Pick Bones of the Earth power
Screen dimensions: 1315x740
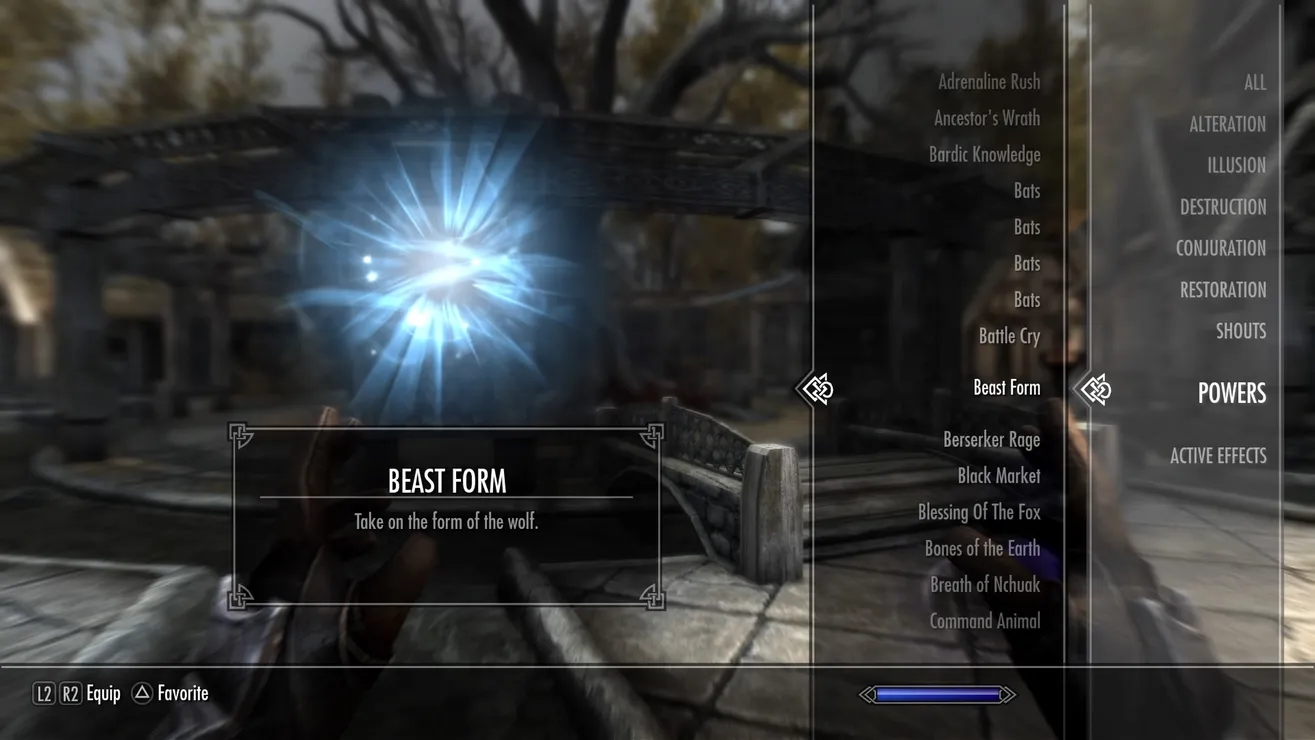tap(982, 548)
